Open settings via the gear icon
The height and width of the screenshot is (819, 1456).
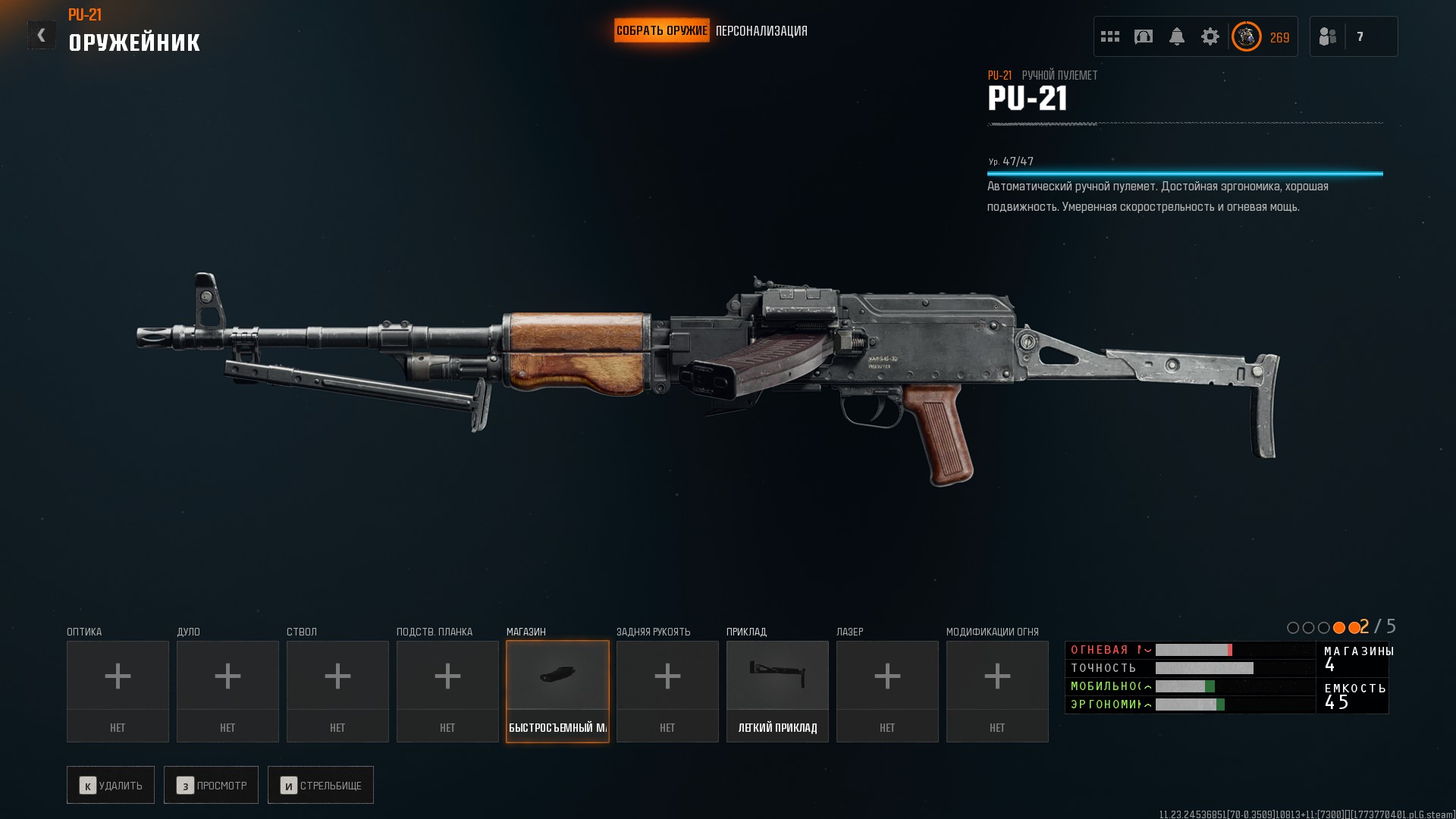tap(1210, 36)
